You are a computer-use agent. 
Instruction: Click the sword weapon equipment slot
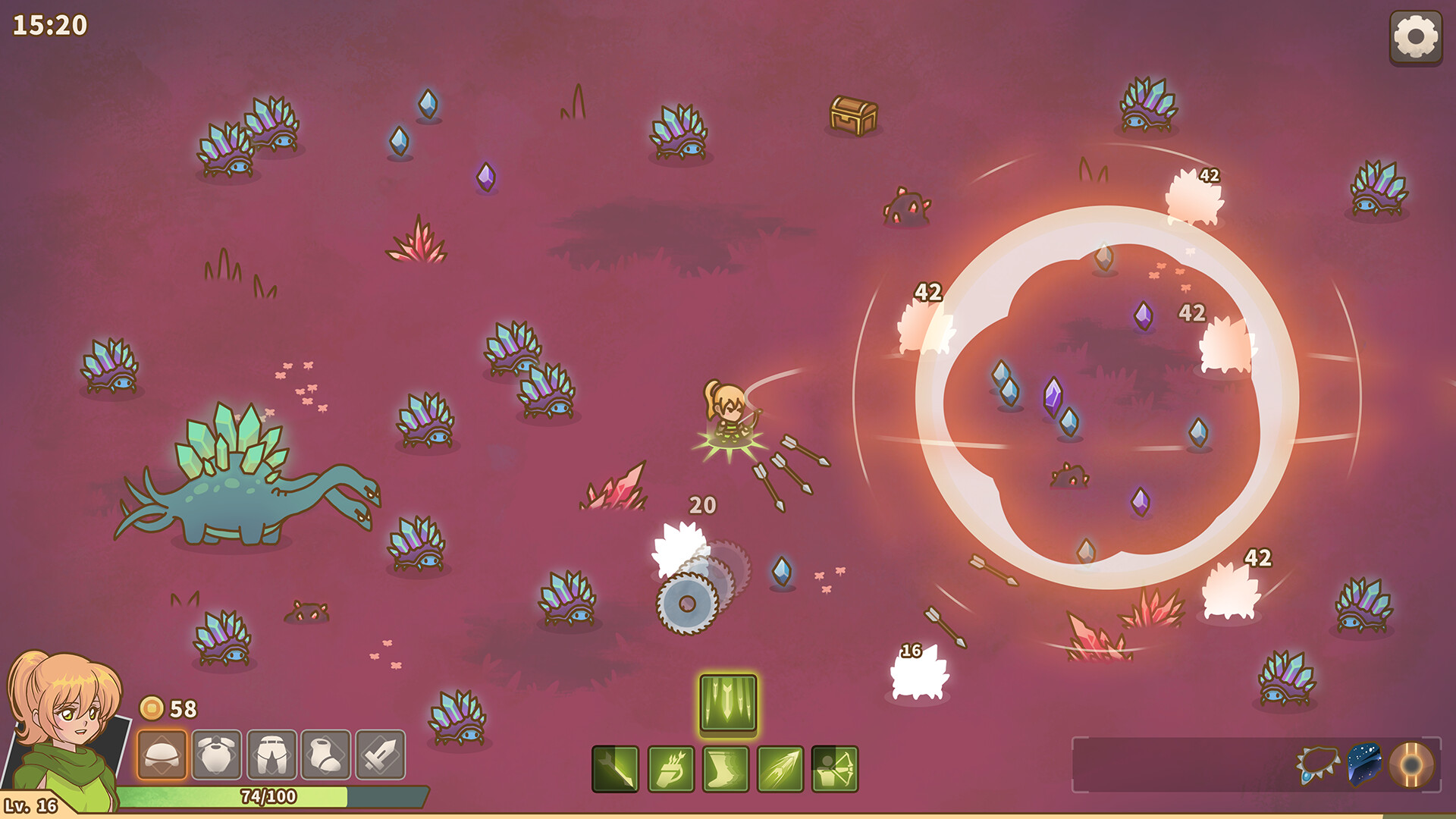coord(381,755)
